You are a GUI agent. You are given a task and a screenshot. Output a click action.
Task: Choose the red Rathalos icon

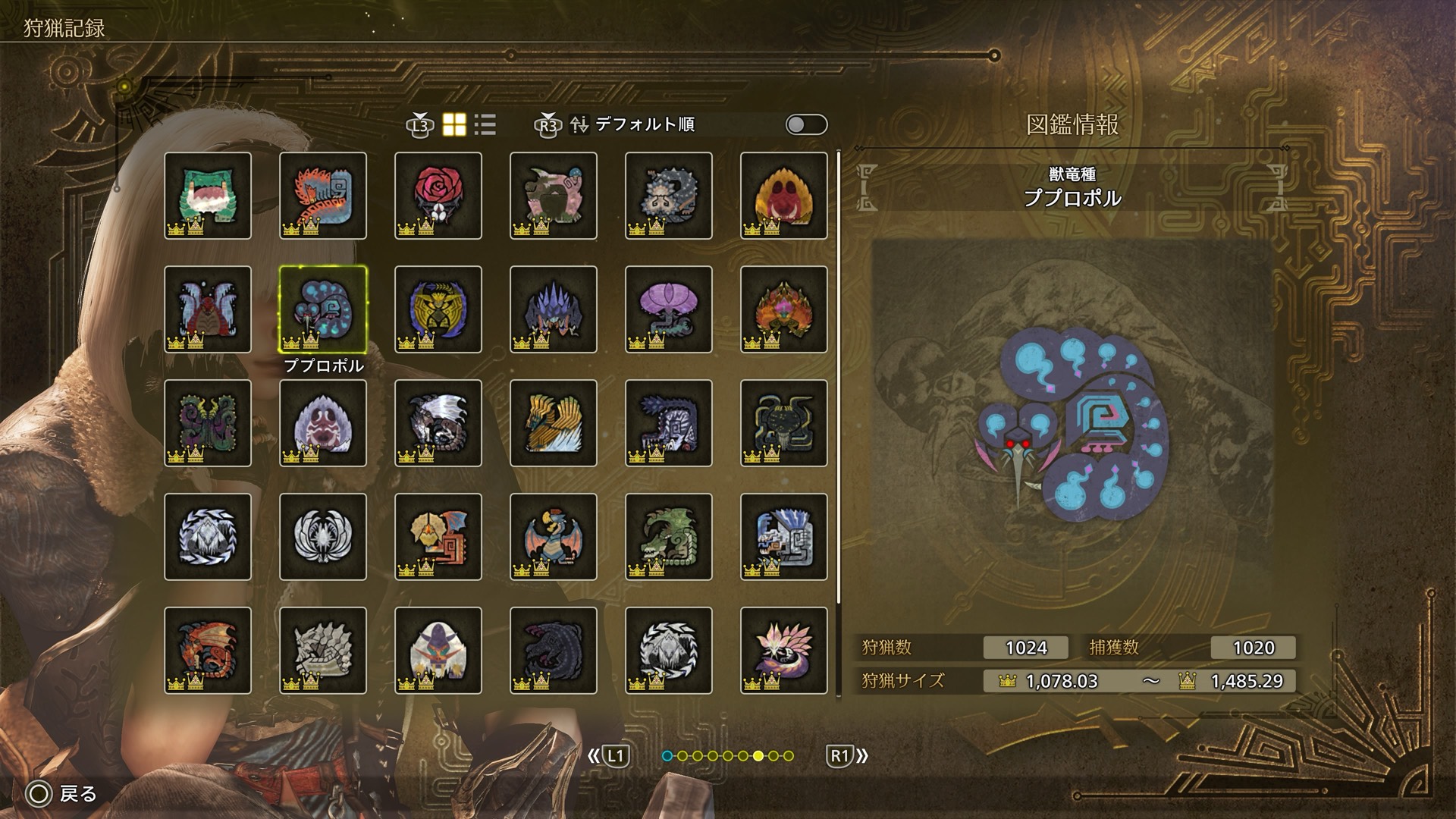click(x=208, y=651)
